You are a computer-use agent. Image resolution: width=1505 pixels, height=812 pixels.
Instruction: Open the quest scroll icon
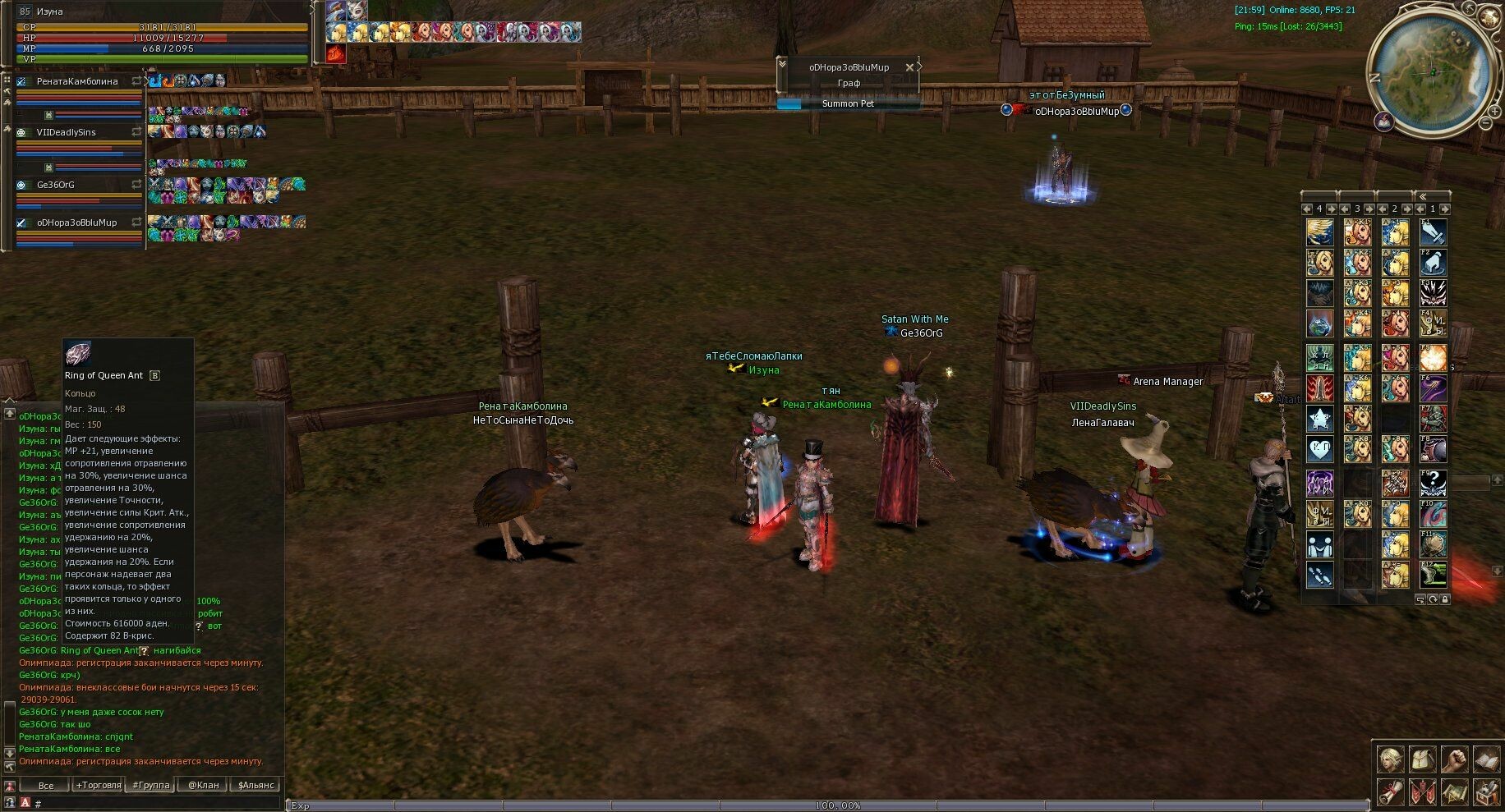1391,792
